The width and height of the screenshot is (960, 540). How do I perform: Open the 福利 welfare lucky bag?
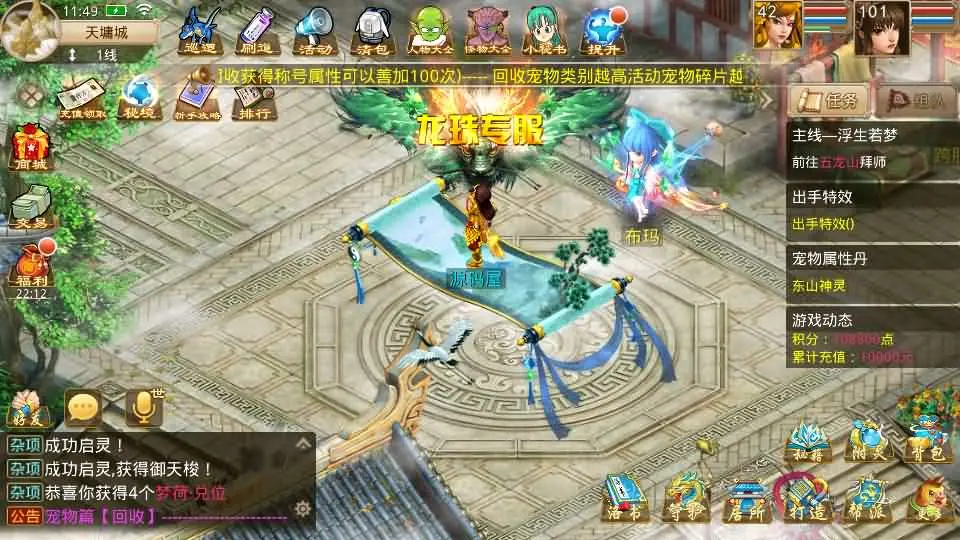(30, 268)
